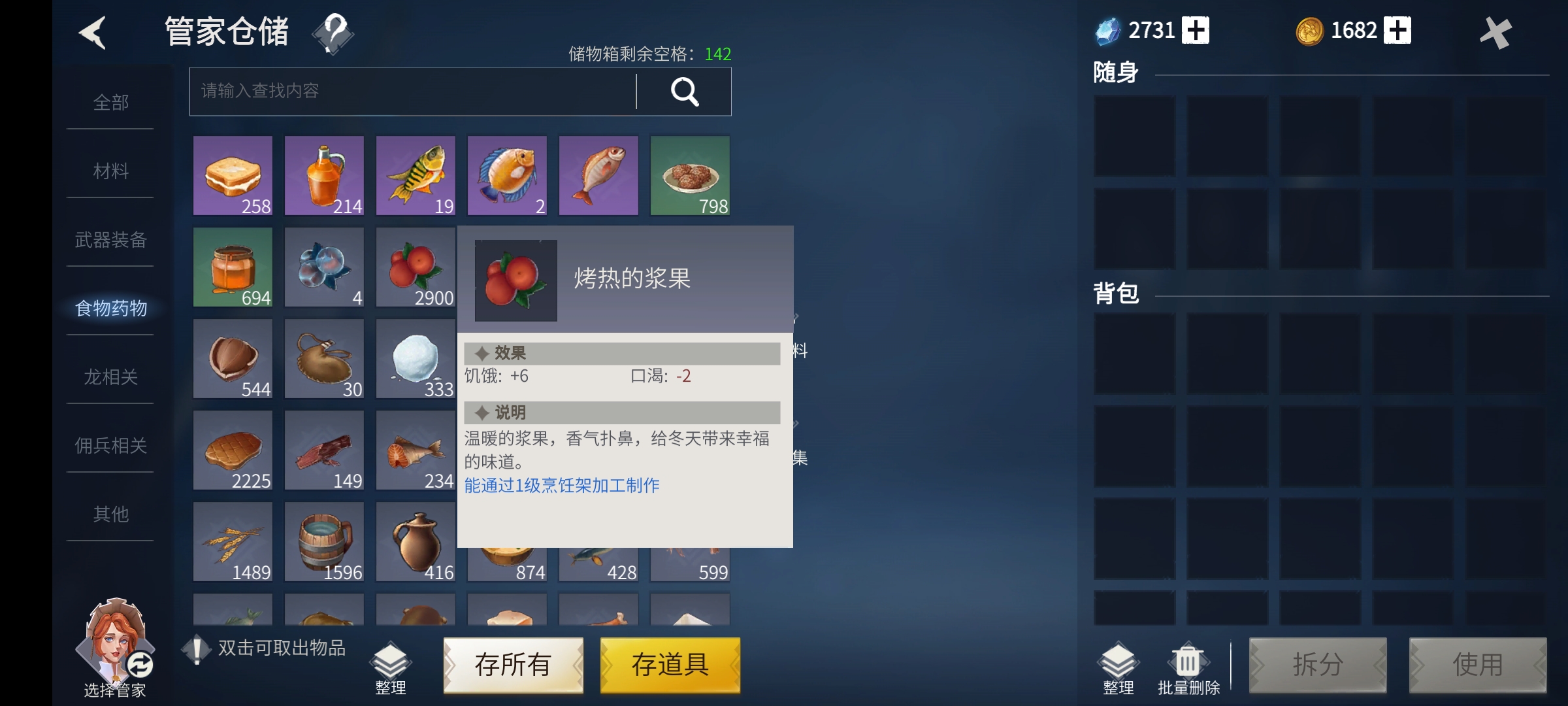This screenshot has width=1568, height=706.
Task: Select the honey jar item with count 694
Action: [x=232, y=267]
